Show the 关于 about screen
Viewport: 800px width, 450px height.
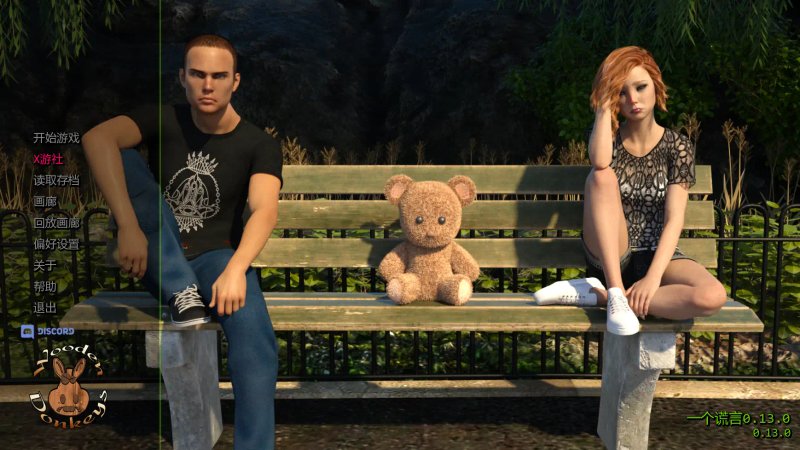pyautogui.click(x=44, y=266)
